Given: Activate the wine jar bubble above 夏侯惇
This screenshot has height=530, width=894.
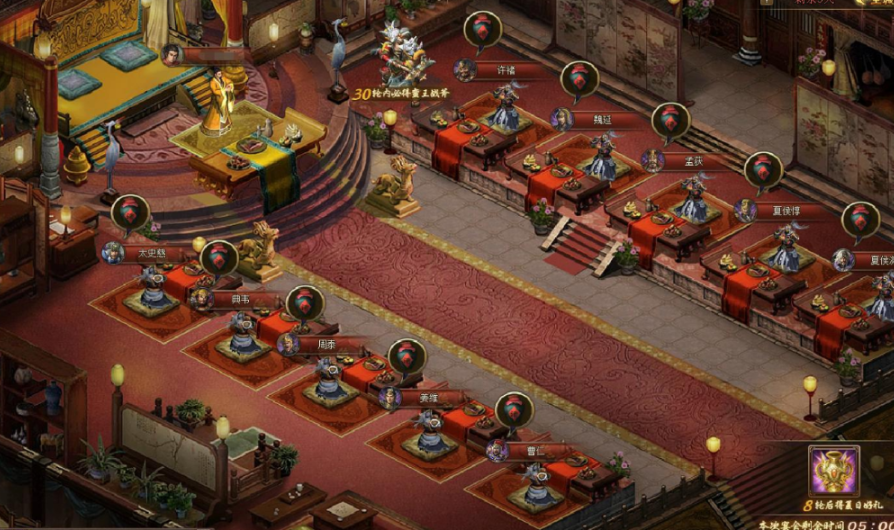Looking at the screenshot, I should click(x=763, y=170).
